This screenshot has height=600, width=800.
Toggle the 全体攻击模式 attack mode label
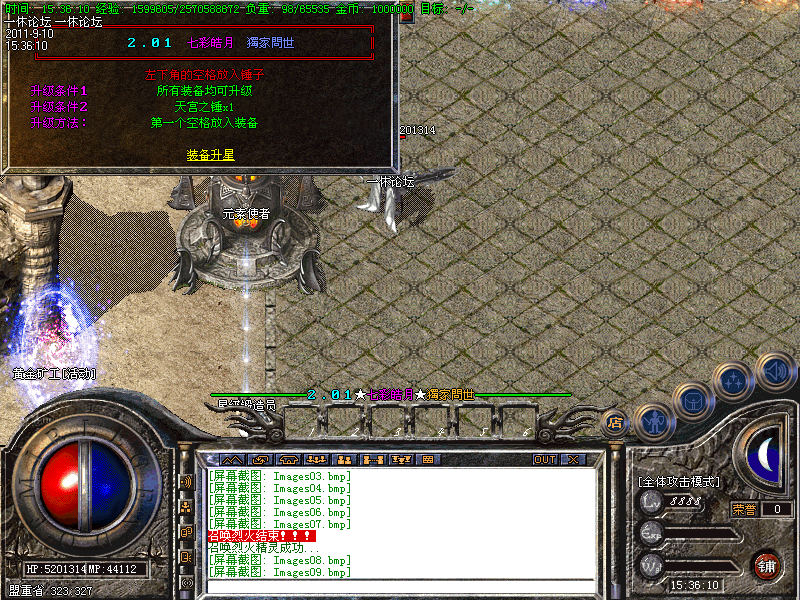(x=679, y=482)
